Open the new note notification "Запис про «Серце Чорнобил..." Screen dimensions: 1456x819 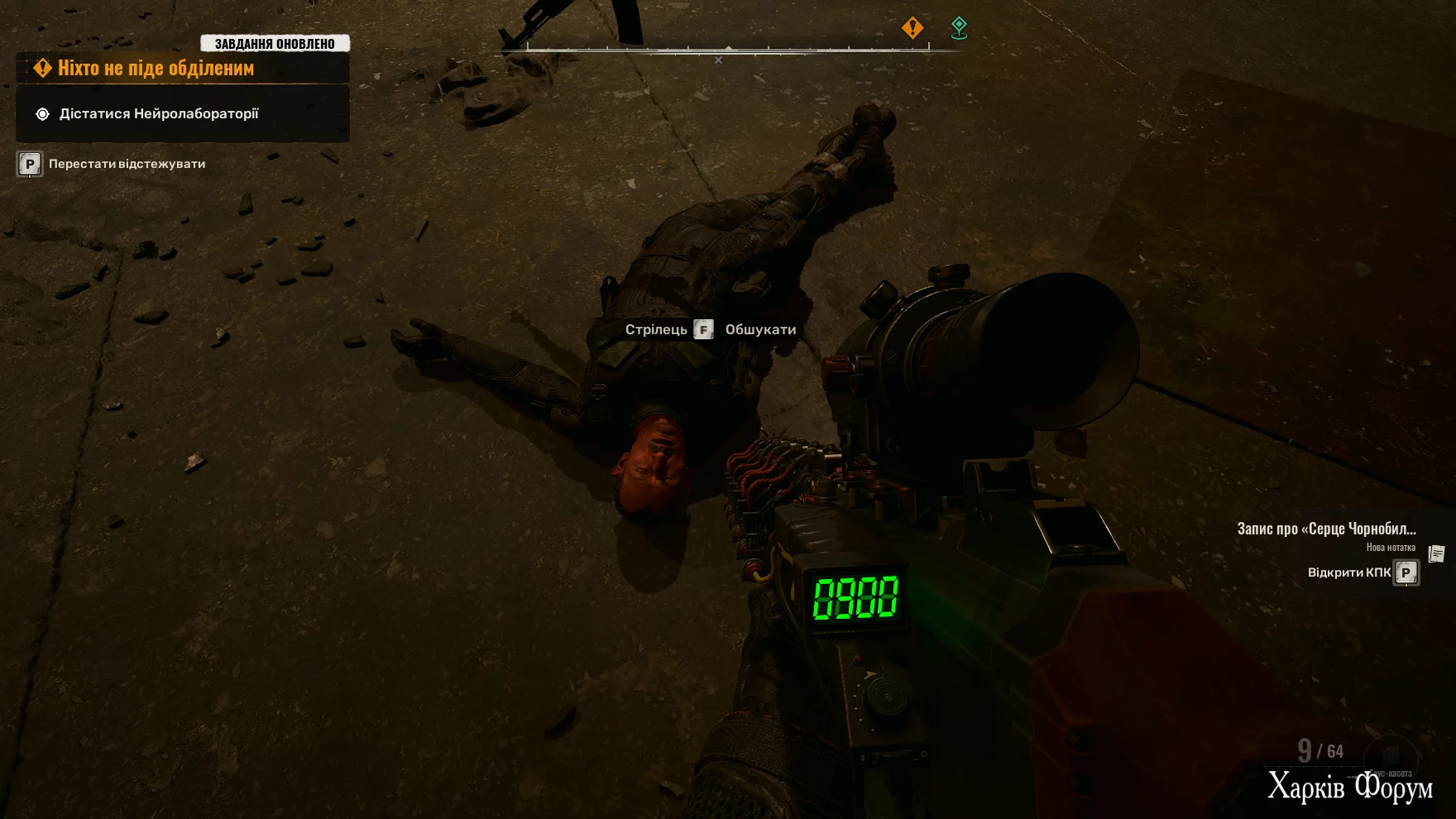(x=1326, y=529)
